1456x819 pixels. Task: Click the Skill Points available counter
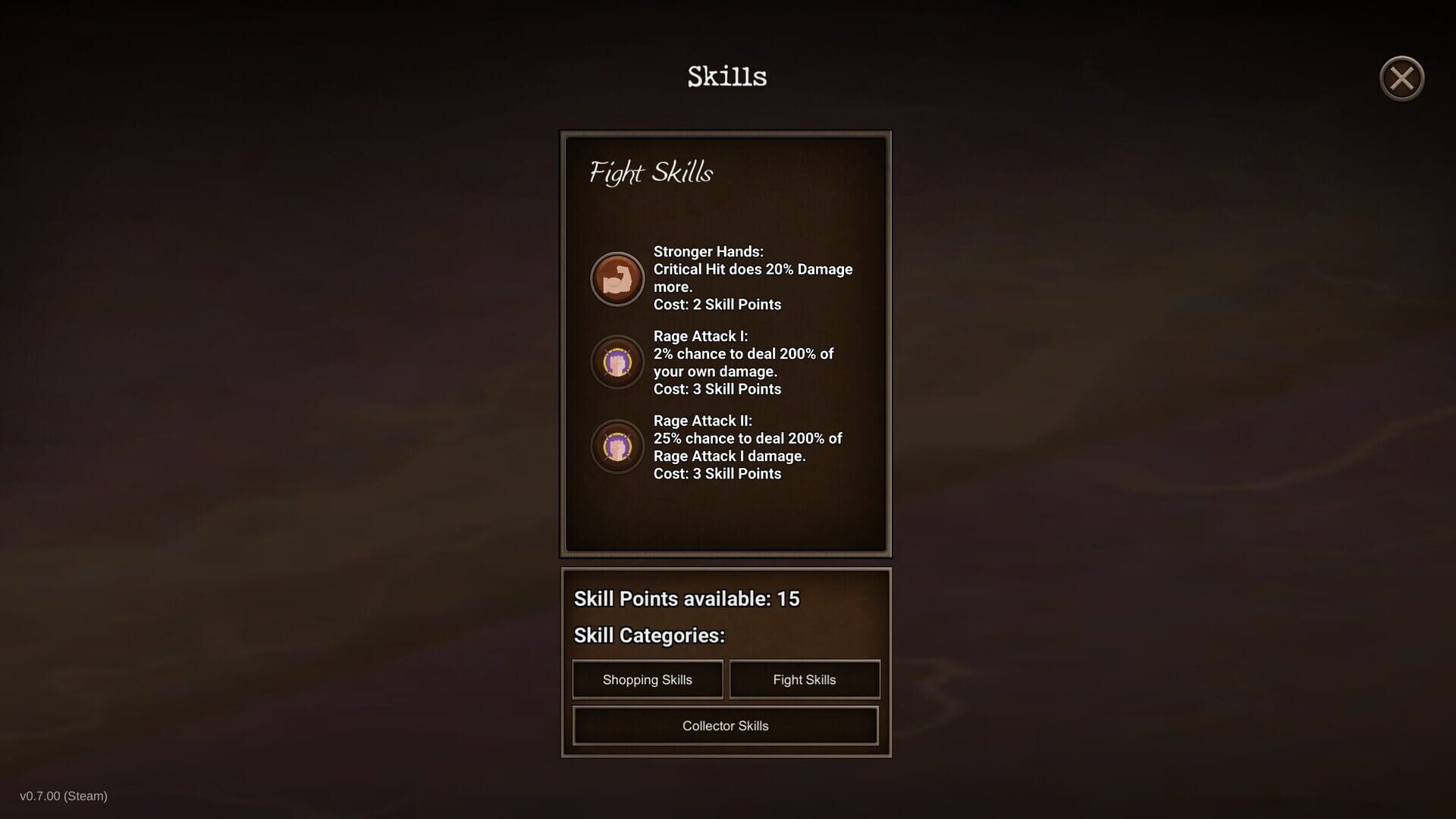click(x=685, y=598)
